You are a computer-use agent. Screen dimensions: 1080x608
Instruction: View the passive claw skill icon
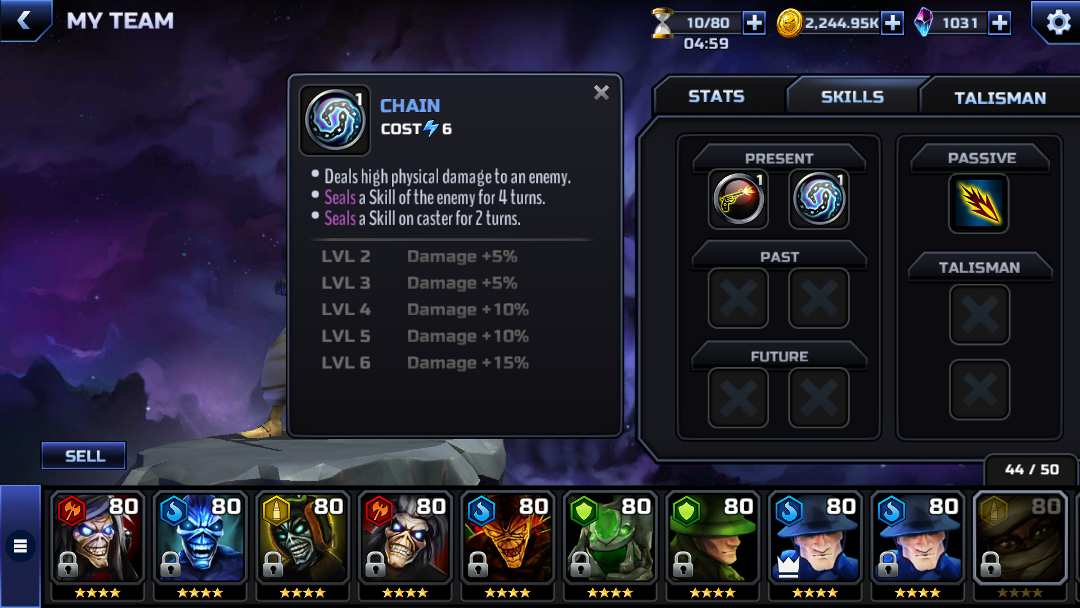(x=978, y=203)
